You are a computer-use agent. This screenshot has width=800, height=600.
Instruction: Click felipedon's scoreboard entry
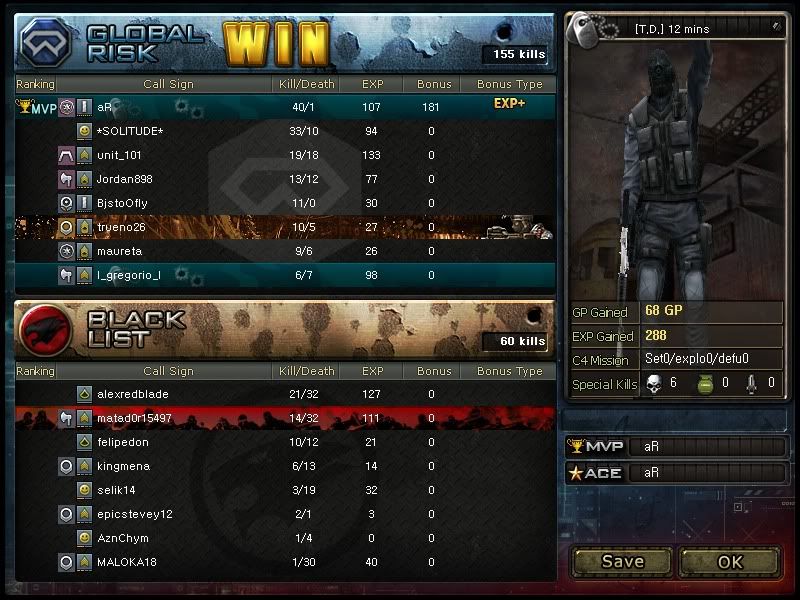pyautogui.click(x=123, y=442)
